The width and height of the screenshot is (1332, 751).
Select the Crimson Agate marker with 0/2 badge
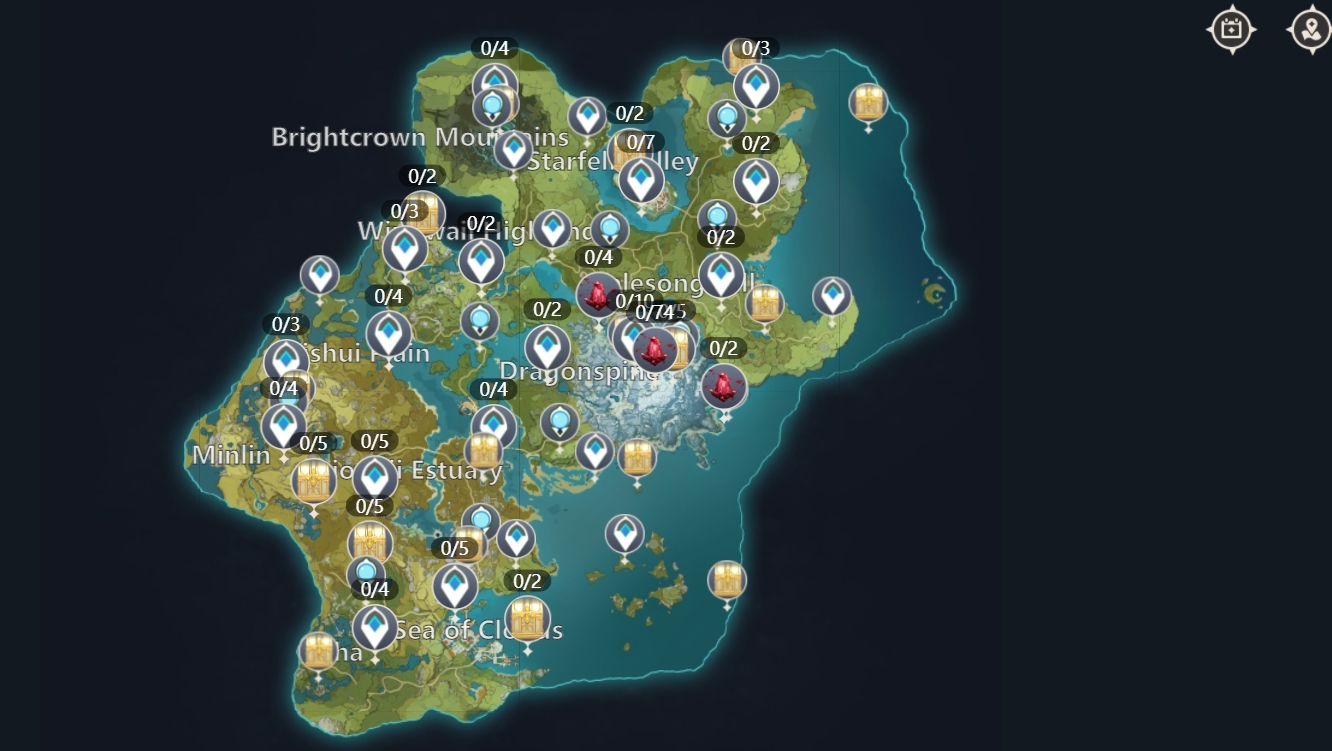(722, 386)
